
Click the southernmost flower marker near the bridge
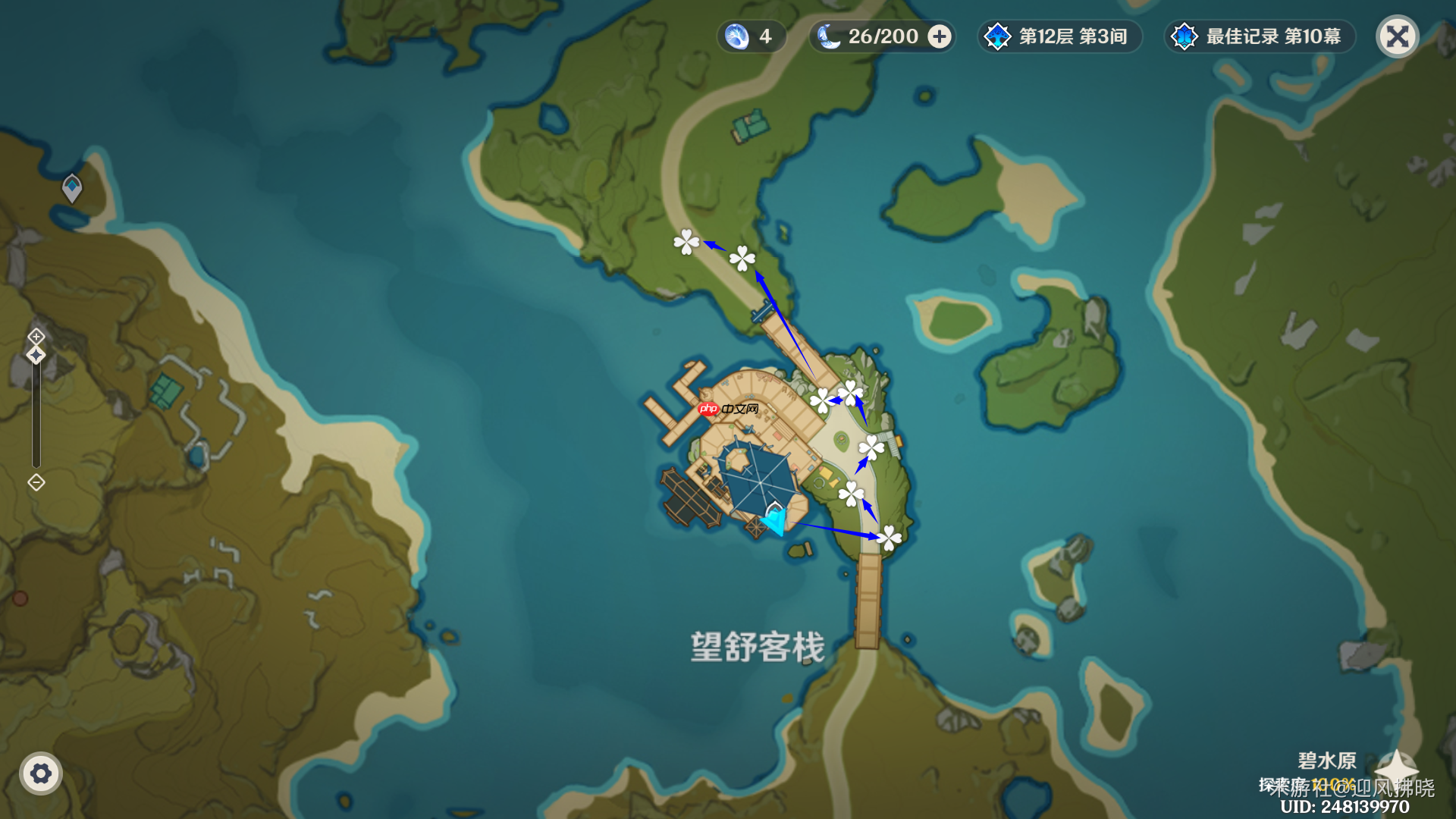coord(888,537)
